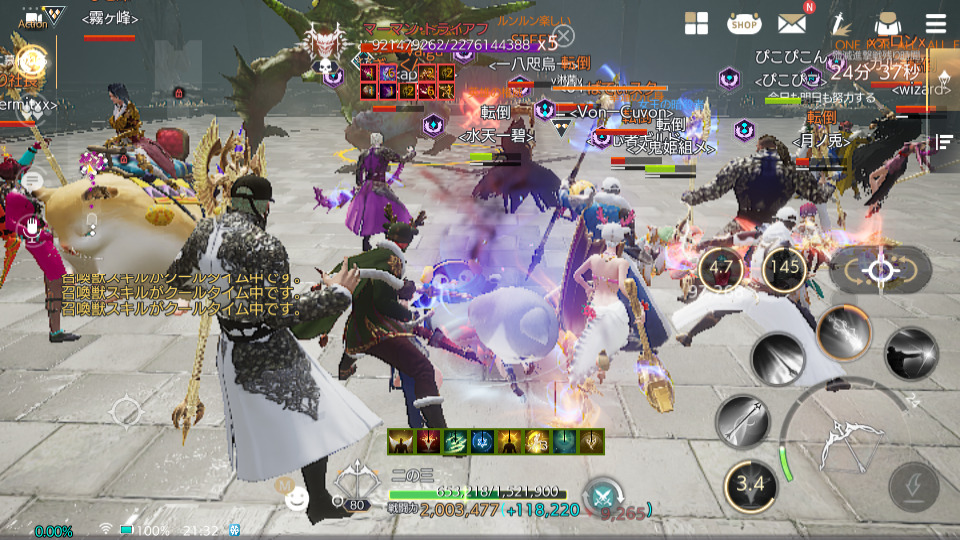Use the archer firing shot skill
The height and width of the screenshot is (540, 960).
click(911, 353)
